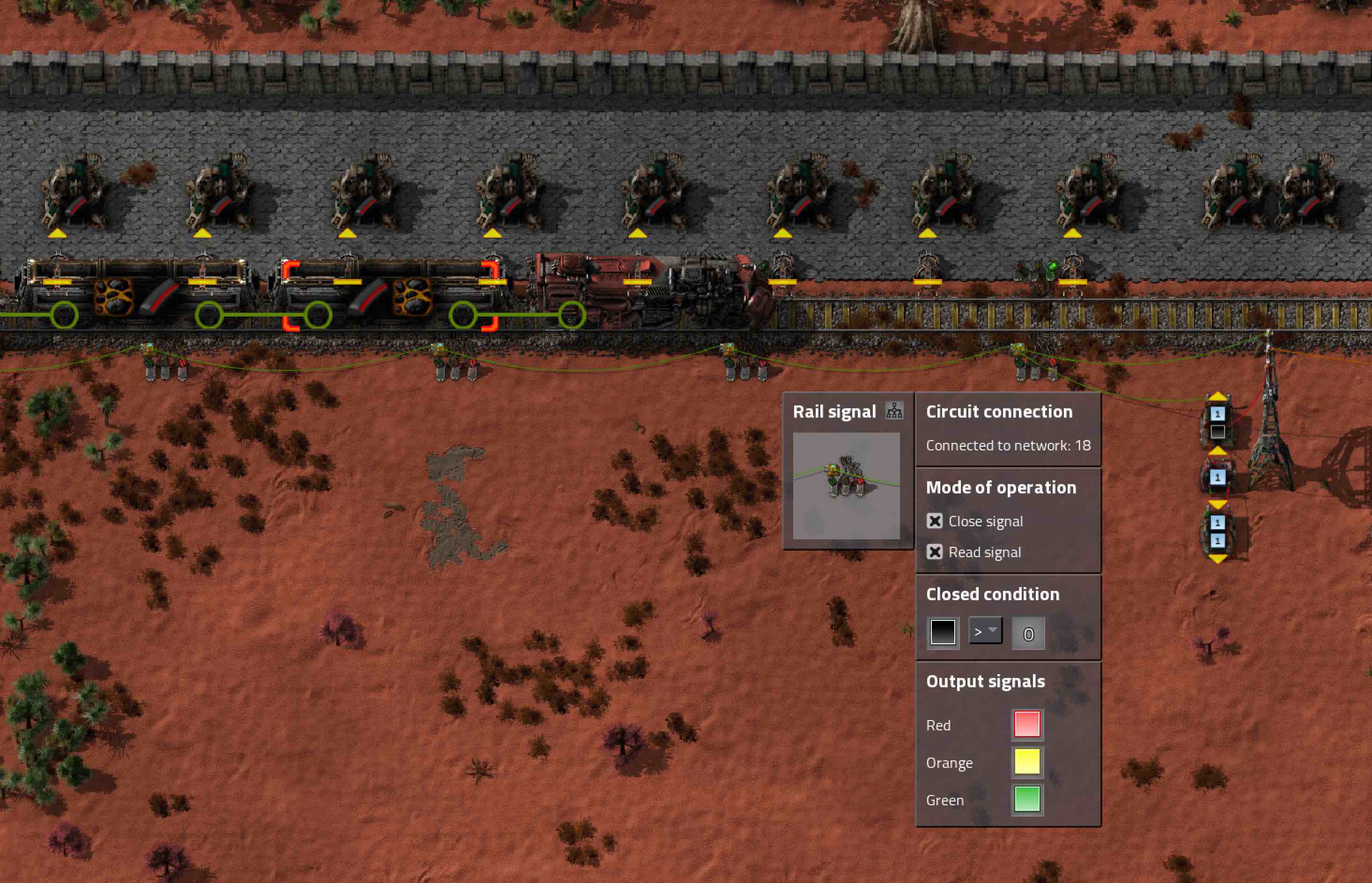This screenshot has height=883, width=1372.
Task: Choose the Green output signal slot
Action: coord(1027,799)
